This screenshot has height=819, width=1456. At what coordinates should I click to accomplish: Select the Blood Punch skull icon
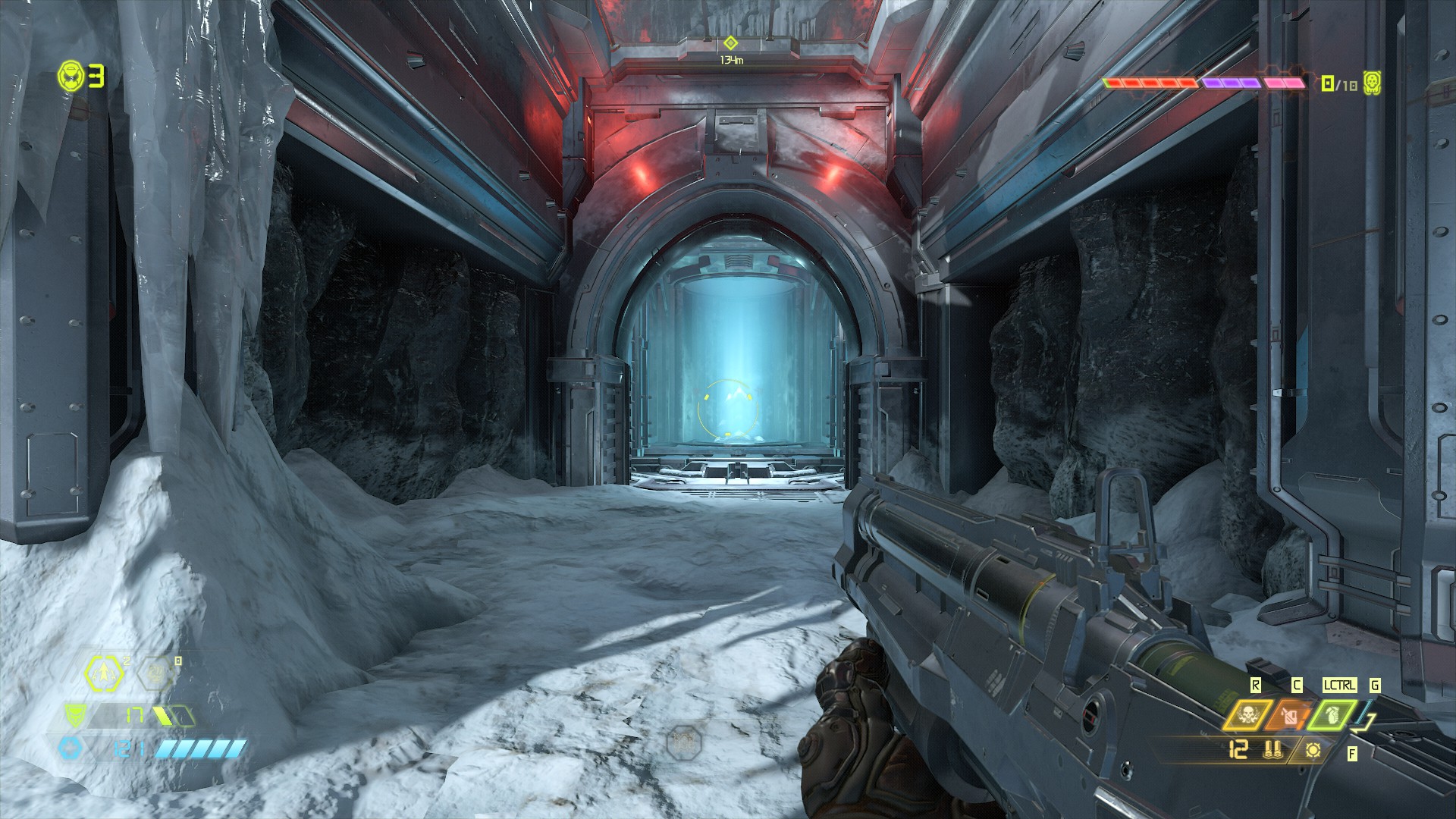[1247, 715]
